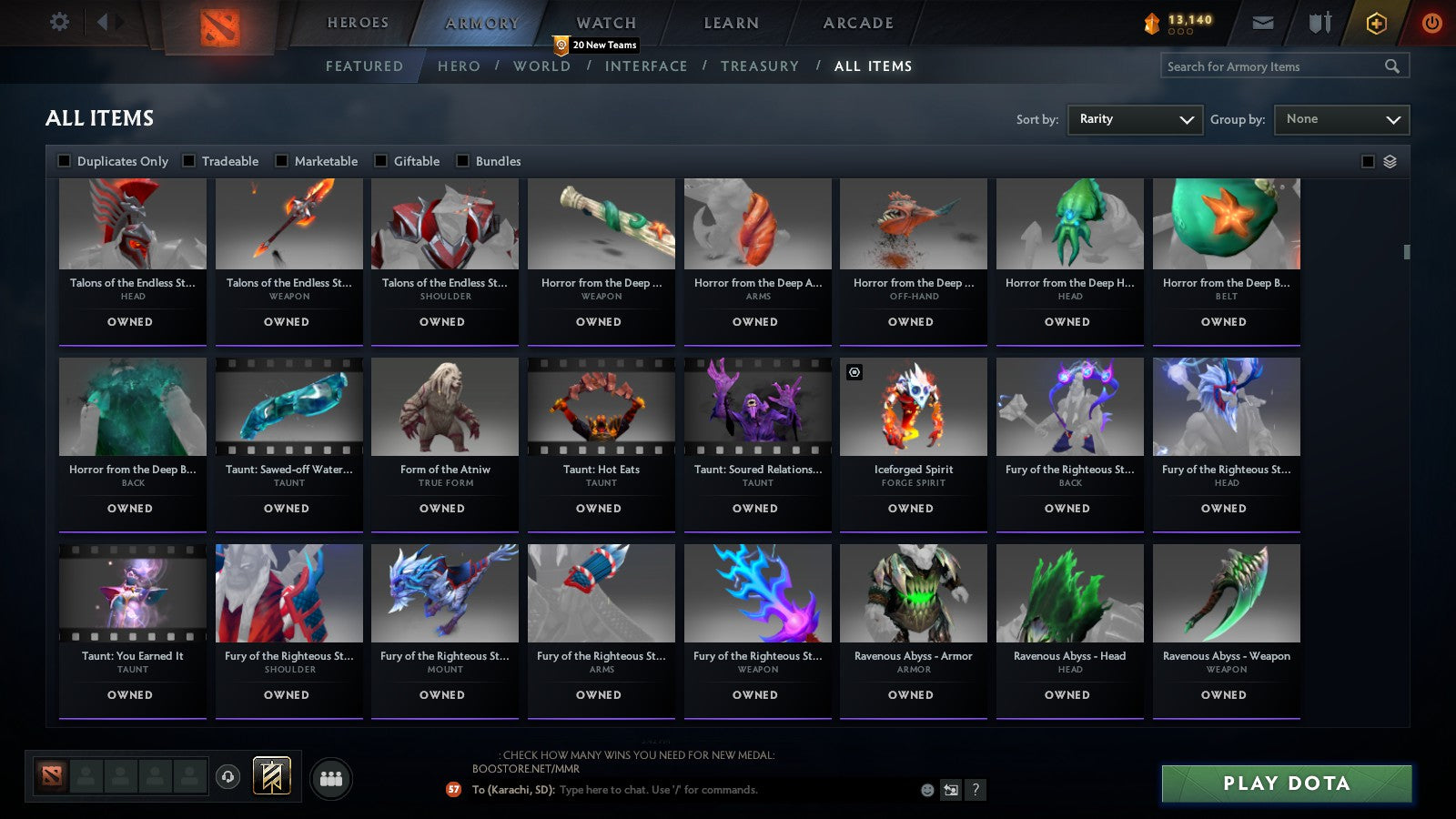
Task: Click the Iceforged Spirit item thumbnail
Action: coord(913,407)
